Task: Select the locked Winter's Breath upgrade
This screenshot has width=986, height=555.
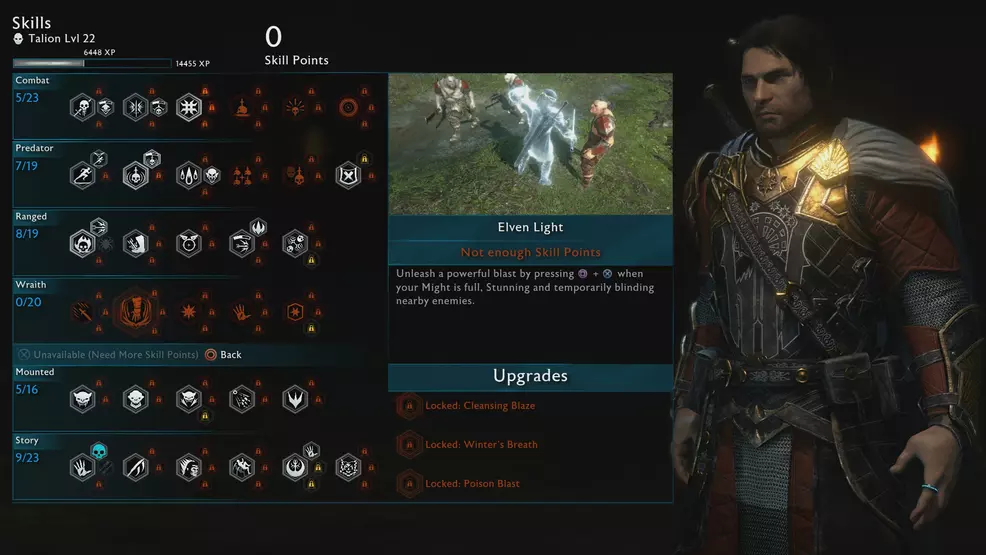Action: [408, 445]
